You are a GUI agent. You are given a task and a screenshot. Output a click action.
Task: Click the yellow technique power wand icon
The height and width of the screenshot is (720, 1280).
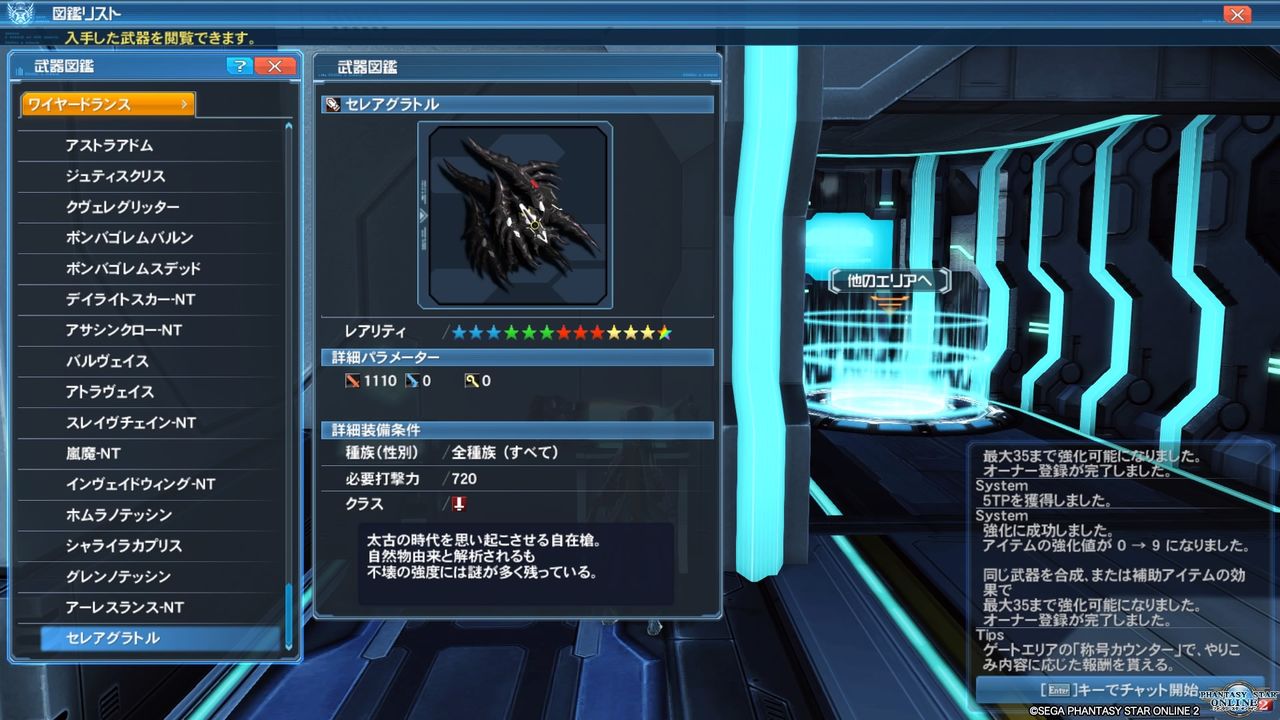471,380
